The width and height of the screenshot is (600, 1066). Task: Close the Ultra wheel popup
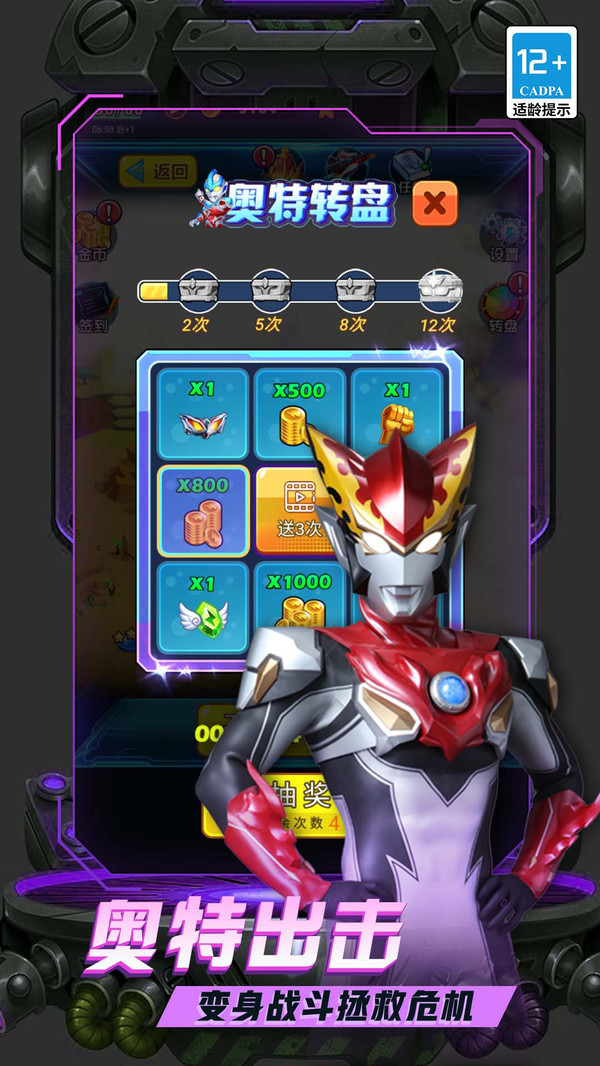434,203
